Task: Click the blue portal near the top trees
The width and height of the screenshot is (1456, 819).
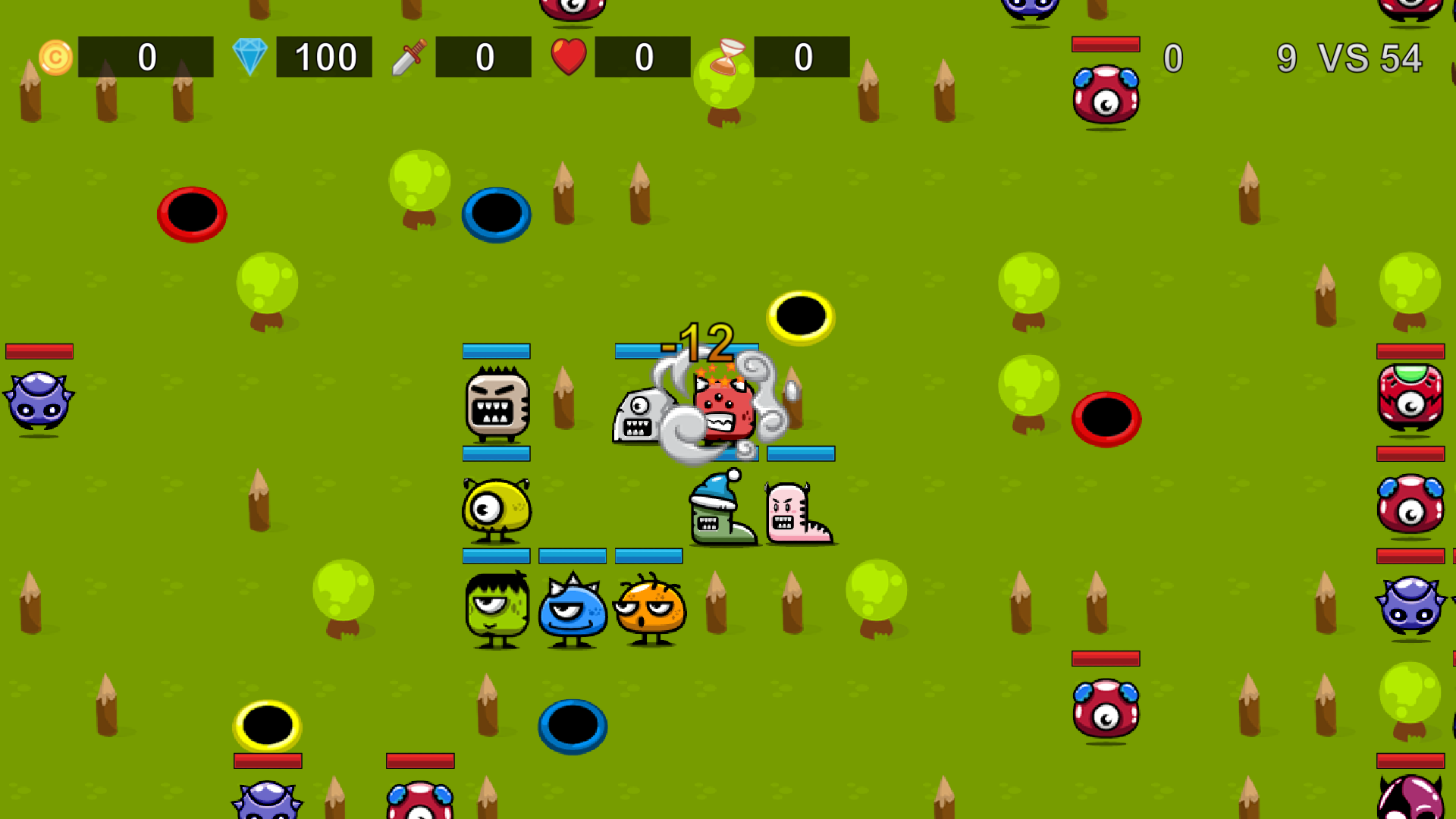Action: 496,215
